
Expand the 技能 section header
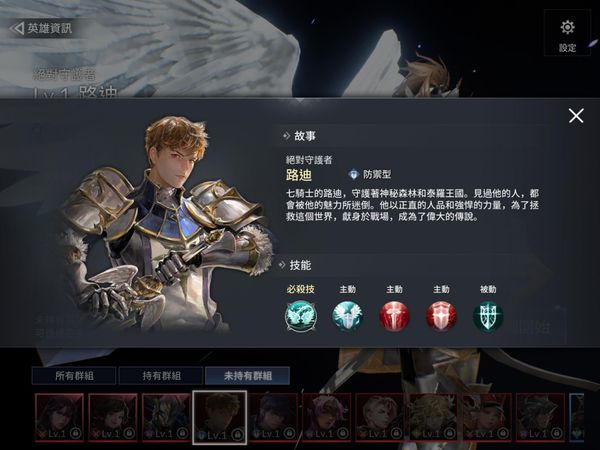tap(302, 265)
